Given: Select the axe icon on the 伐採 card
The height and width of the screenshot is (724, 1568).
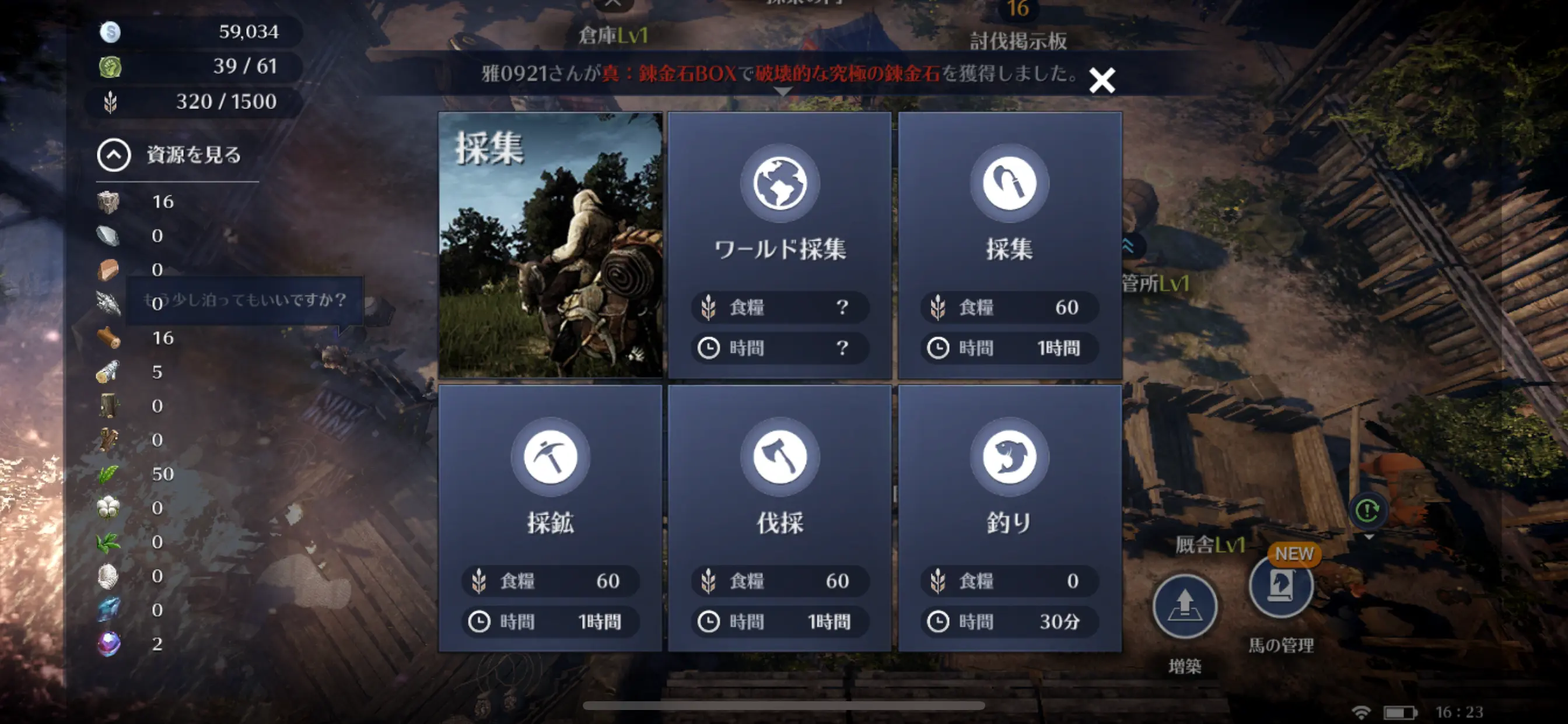Looking at the screenshot, I should click(781, 457).
